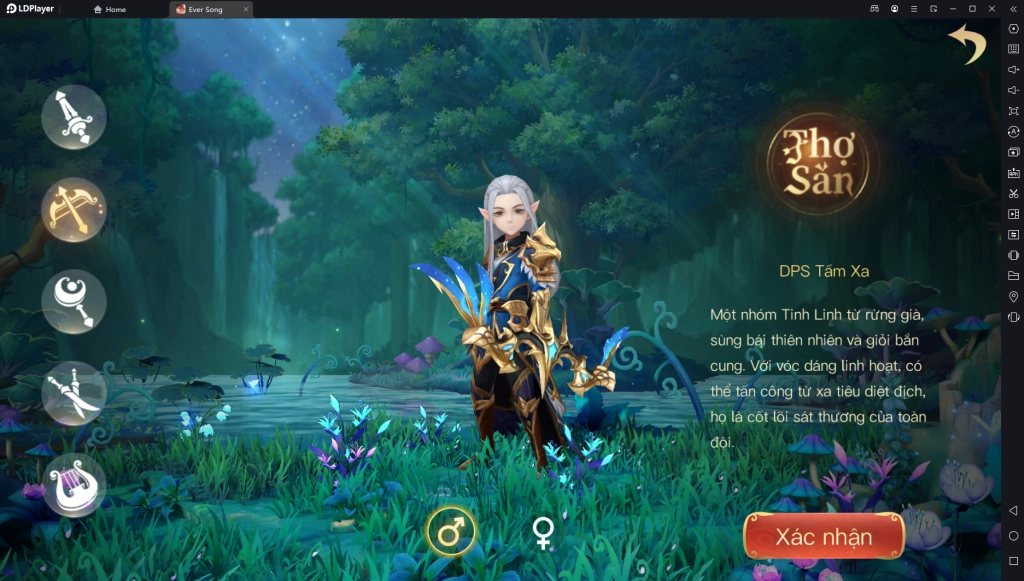This screenshot has width=1024, height=581.
Task: Confirm with the Xác nhận button
Action: [823, 537]
